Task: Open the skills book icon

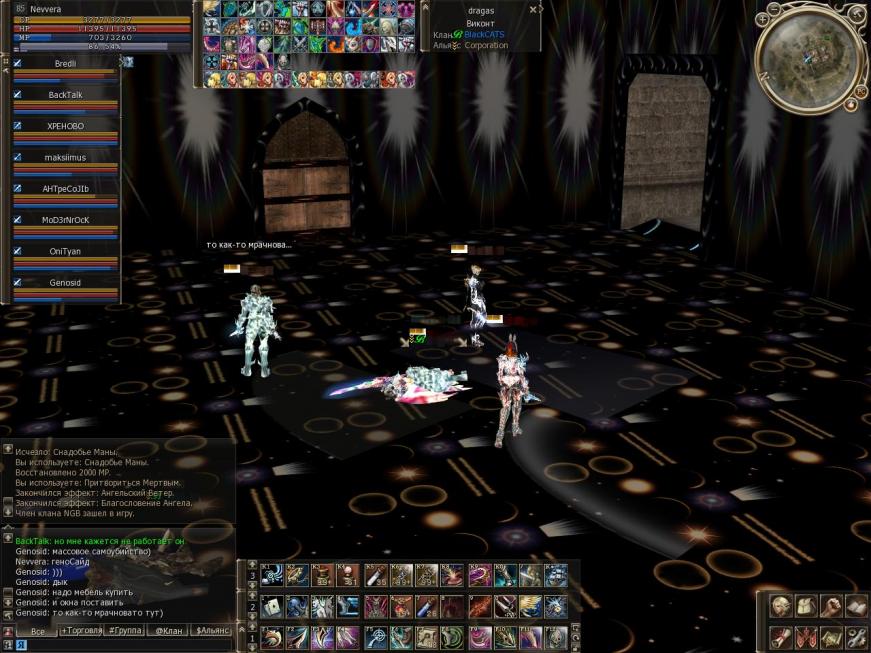Action: (856, 607)
